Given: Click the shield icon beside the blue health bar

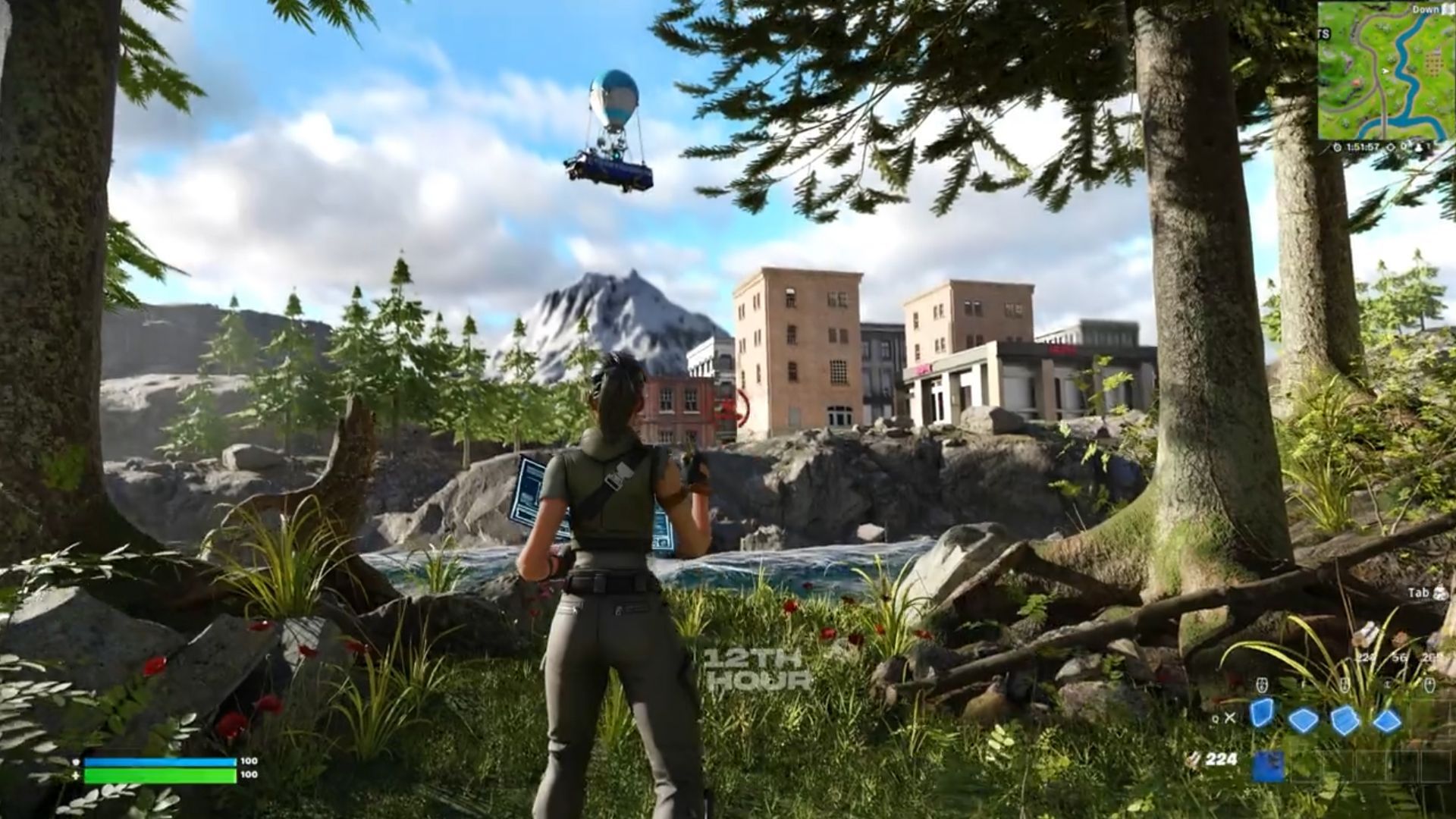Looking at the screenshot, I should [75, 762].
